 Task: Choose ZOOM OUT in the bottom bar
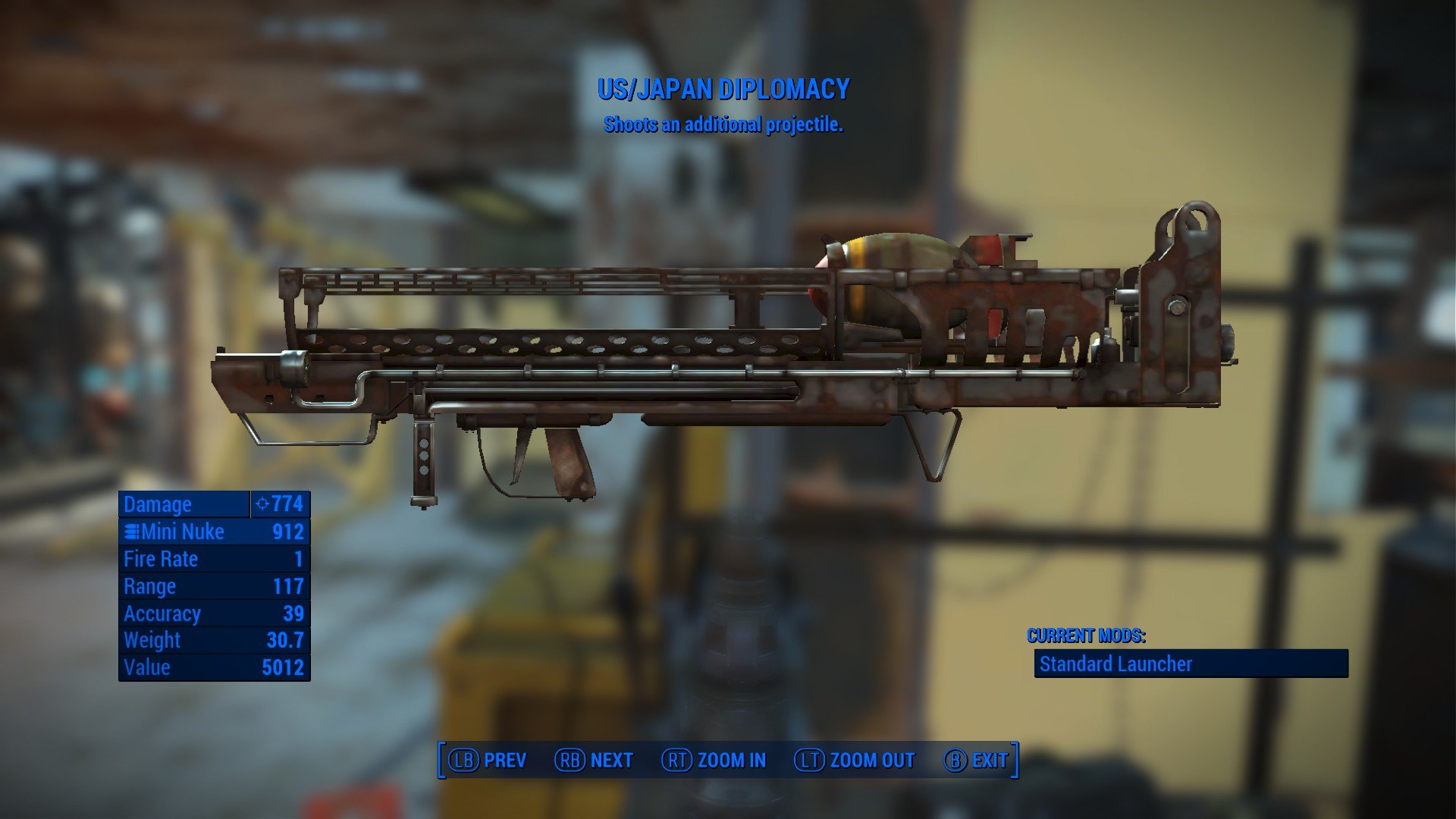tap(855, 760)
